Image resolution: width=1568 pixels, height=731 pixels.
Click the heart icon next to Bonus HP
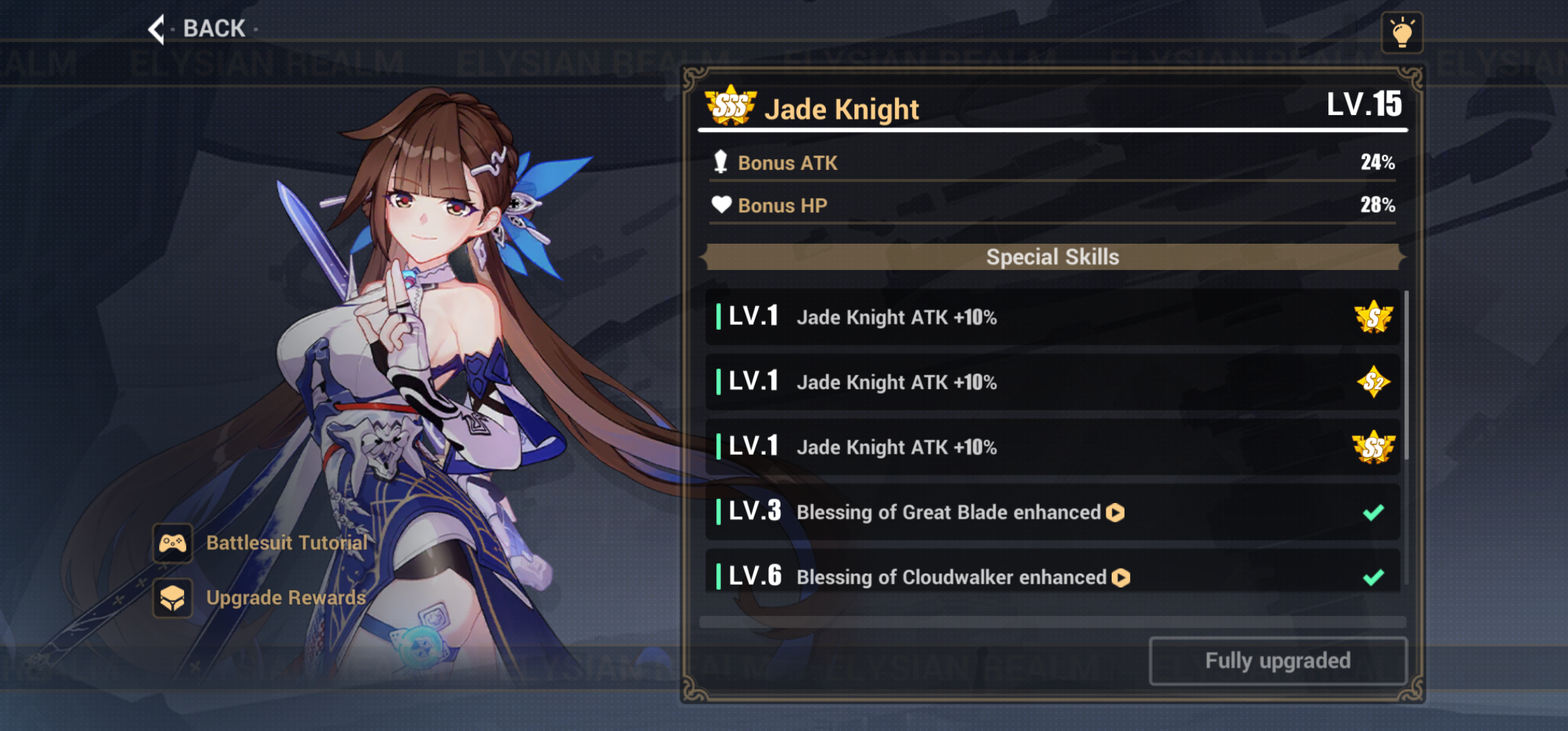coord(722,204)
